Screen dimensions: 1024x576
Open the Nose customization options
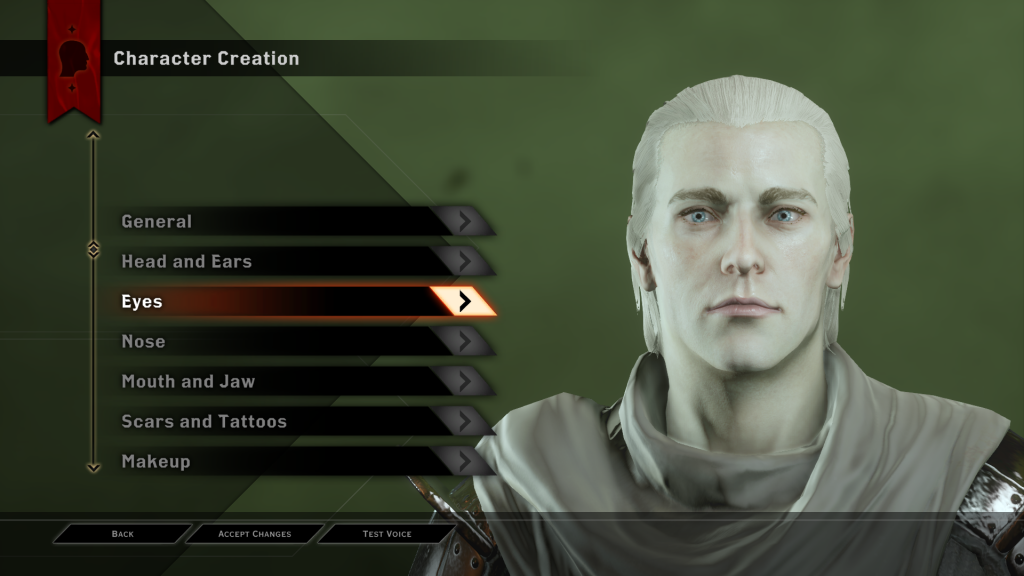[300, 341]
